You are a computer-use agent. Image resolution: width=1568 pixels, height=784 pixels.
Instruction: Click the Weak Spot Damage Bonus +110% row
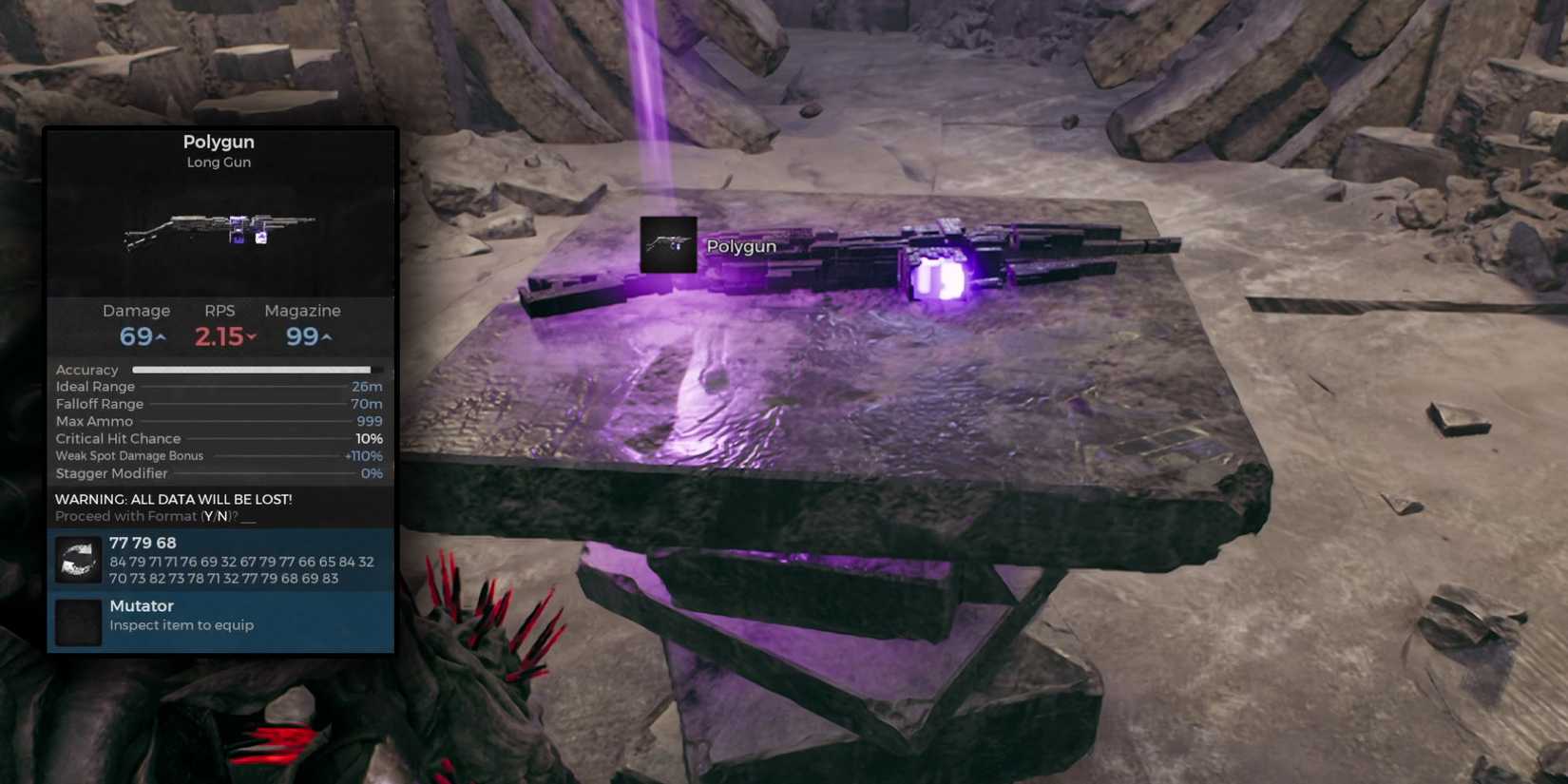219,455
